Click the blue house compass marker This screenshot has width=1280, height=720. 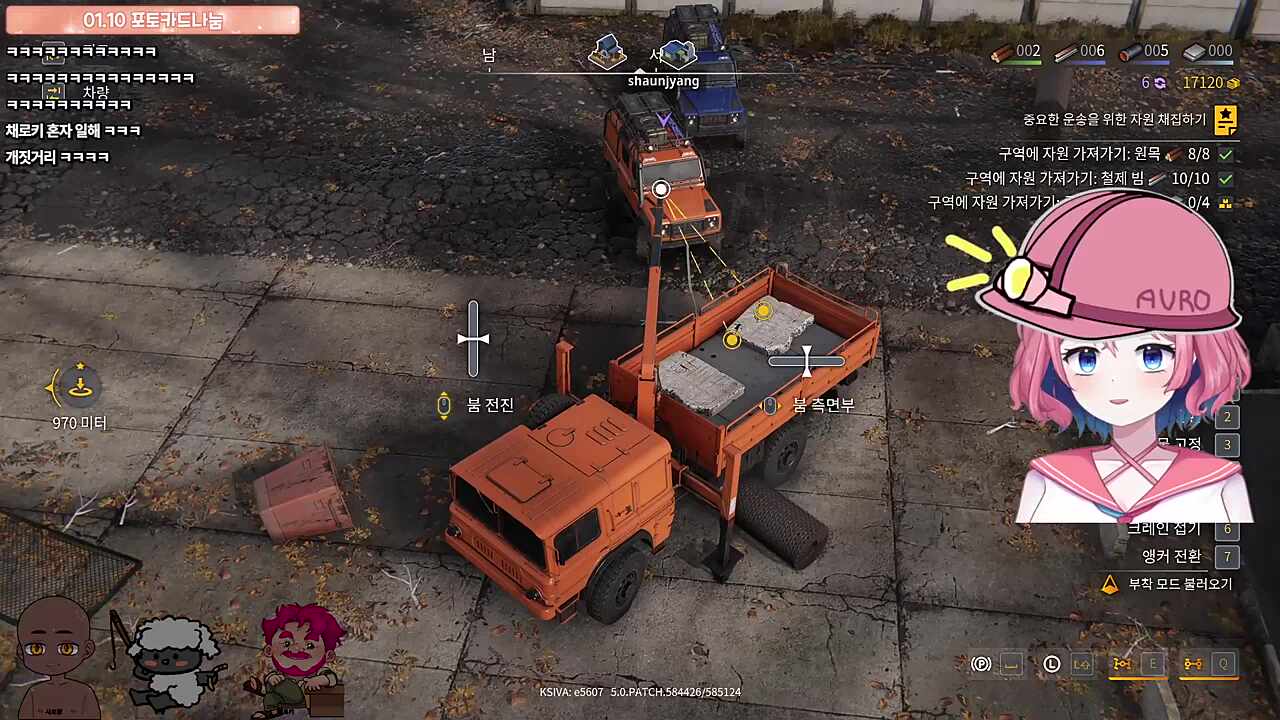point(679,52)
